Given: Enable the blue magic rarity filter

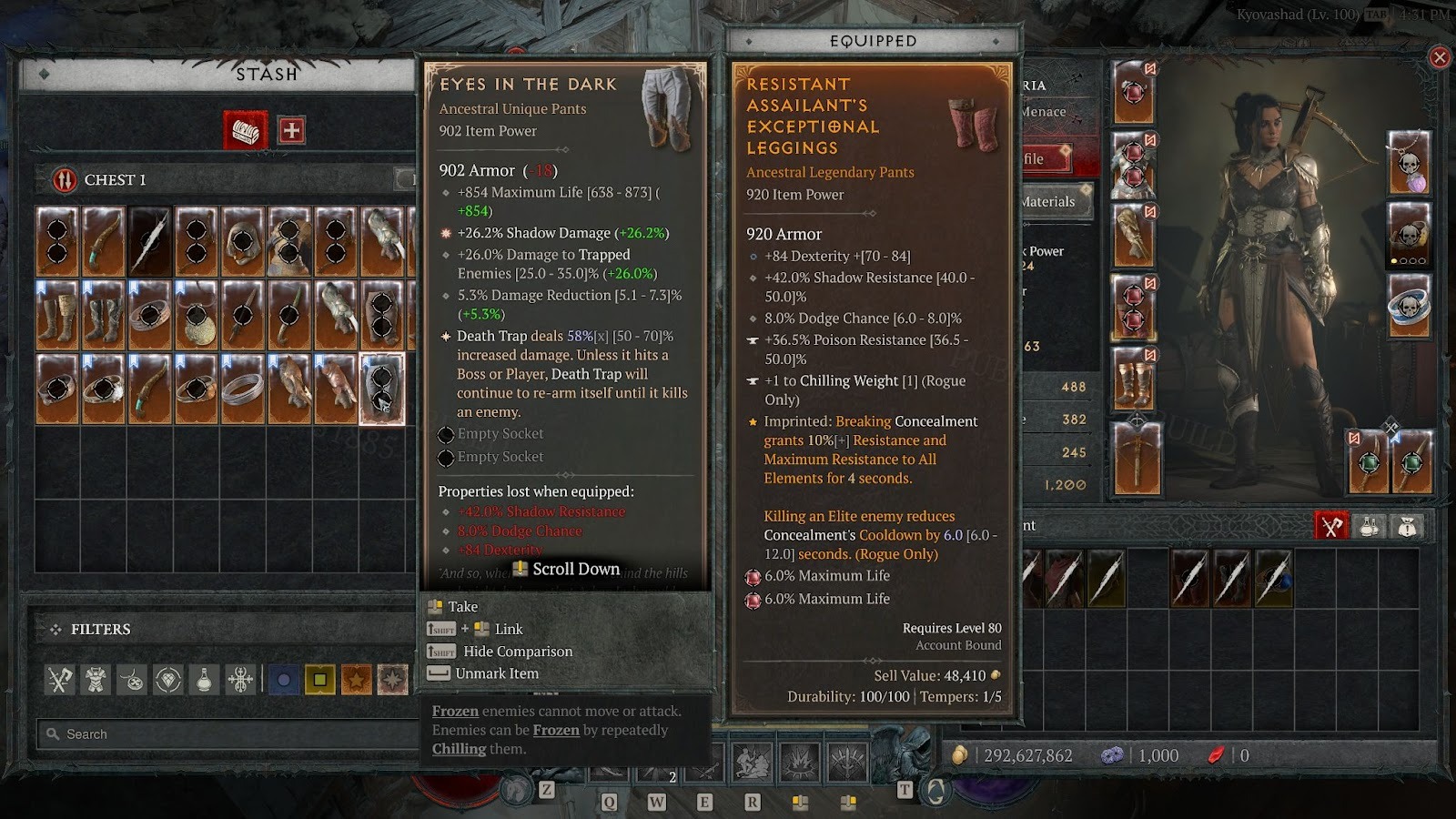Looking at the screenshot, I should click(x=284, y=679).
